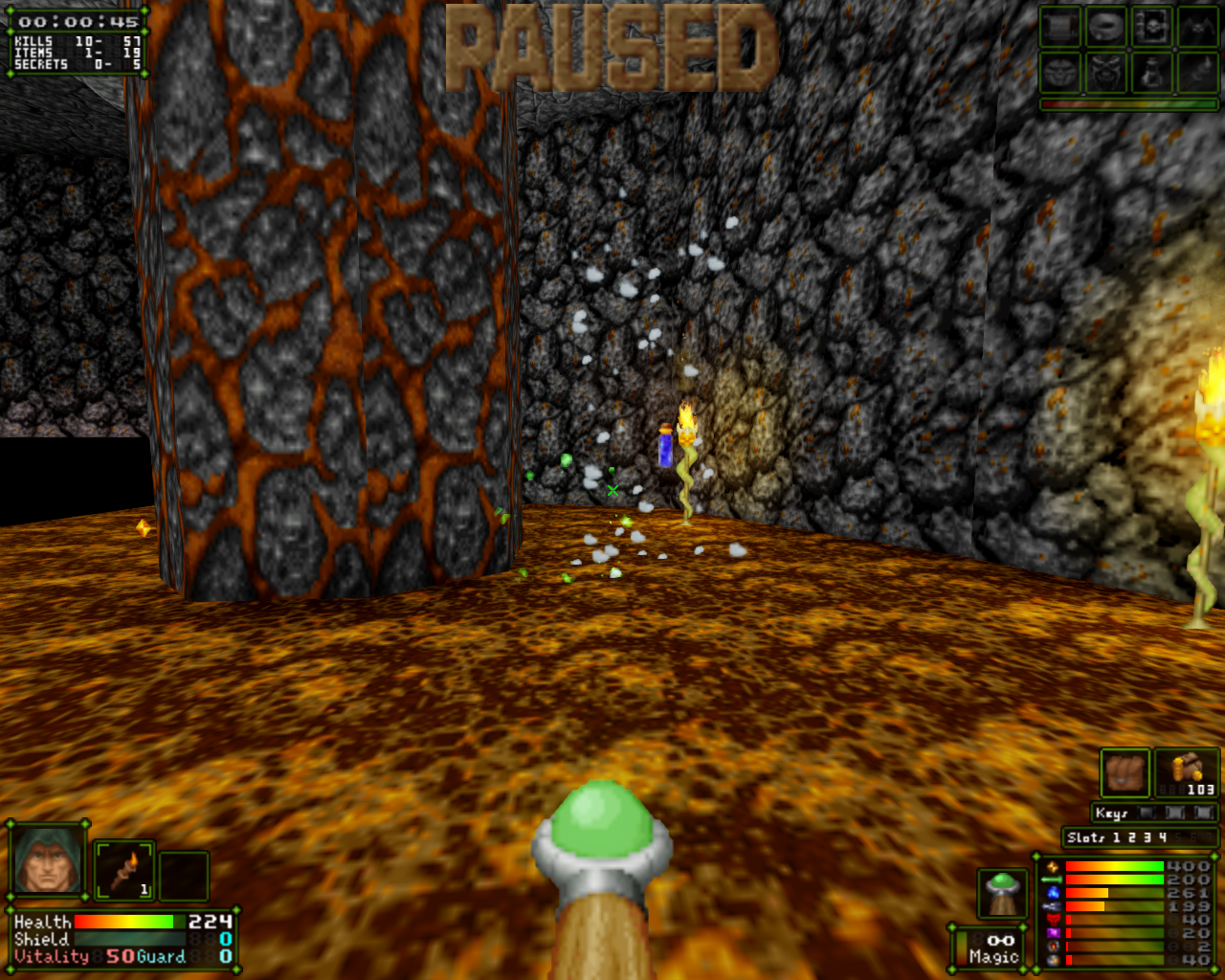Click the blue mana ammo icon in the ammo list
The width and height of the screenshot is (1225, 980).
tap(1053, 893)
